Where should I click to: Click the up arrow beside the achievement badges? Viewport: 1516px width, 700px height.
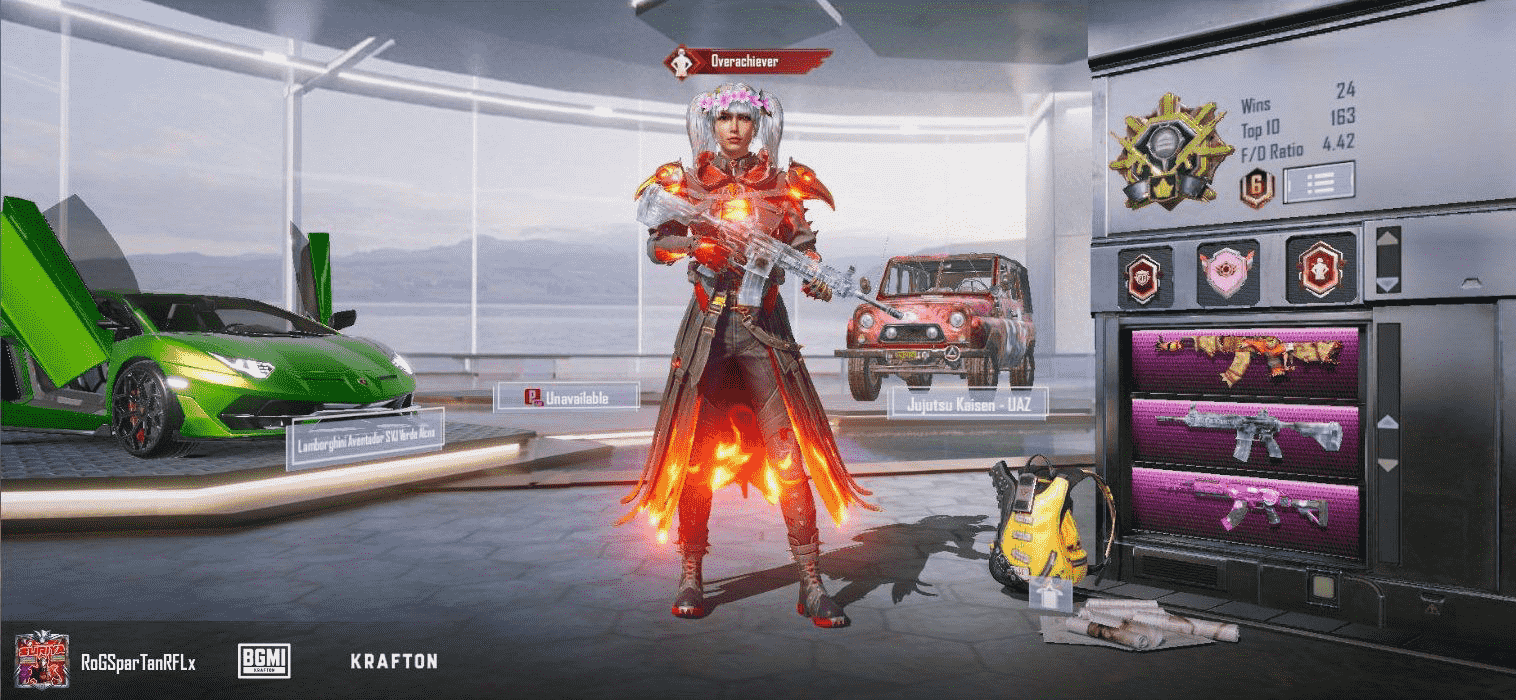pos(1388,242)
